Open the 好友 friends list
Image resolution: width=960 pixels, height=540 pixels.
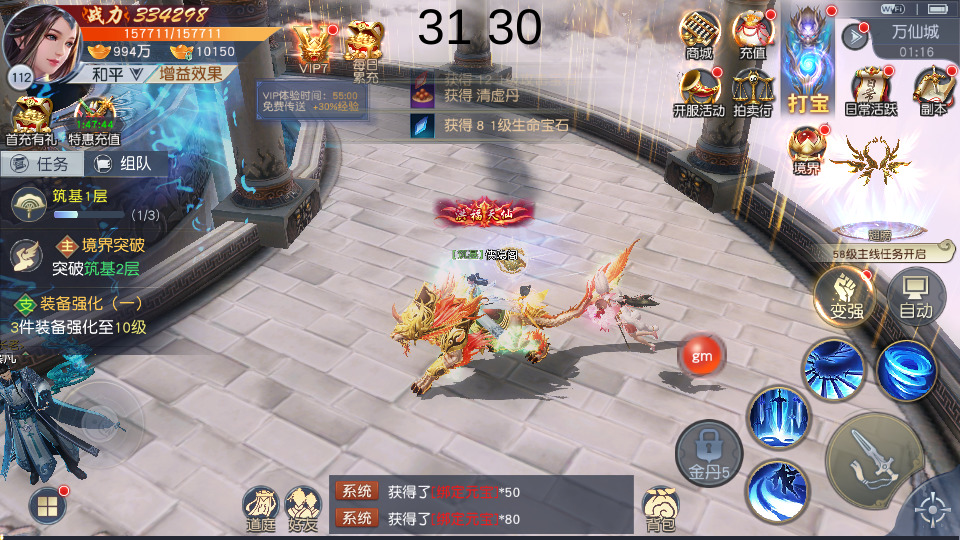[303, 508]
